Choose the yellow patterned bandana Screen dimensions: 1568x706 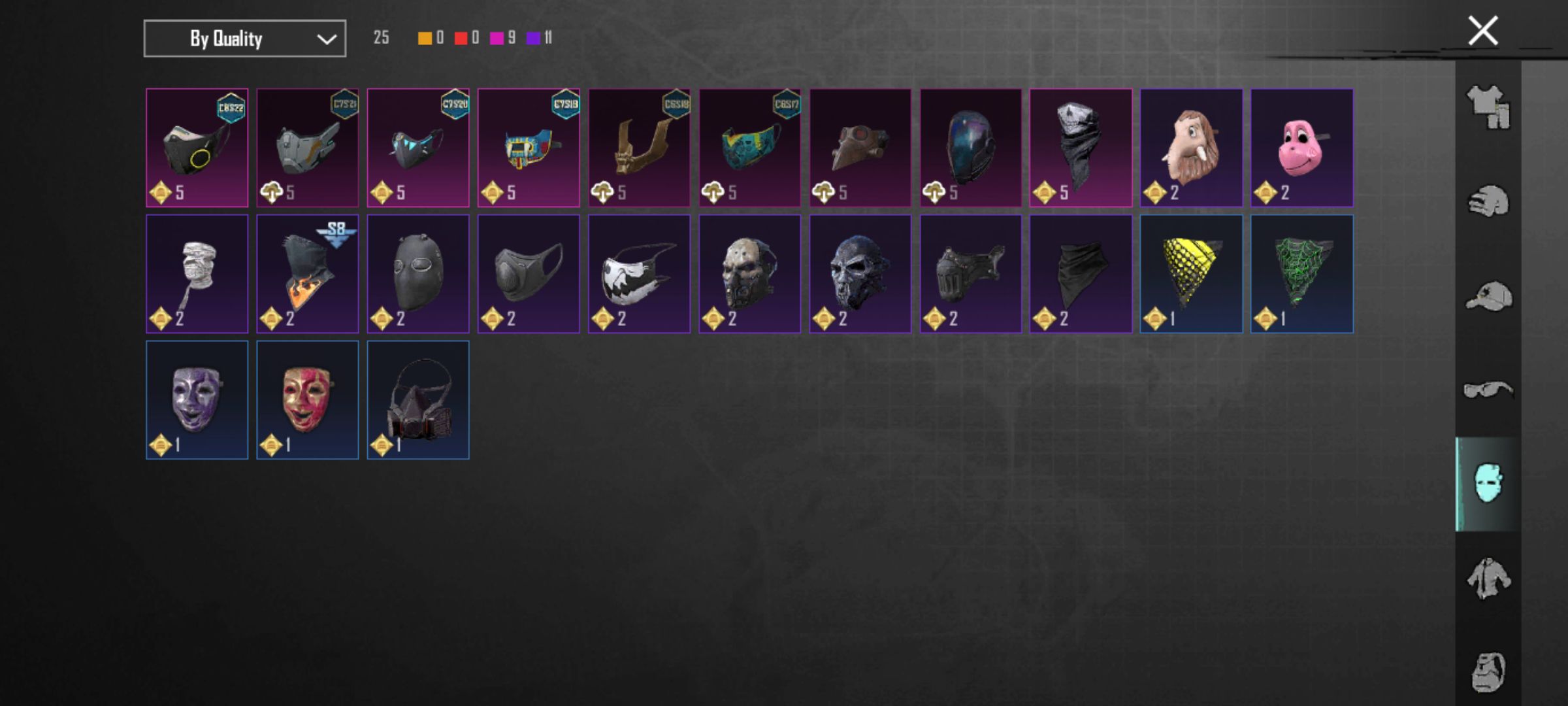coord(1191,274)
